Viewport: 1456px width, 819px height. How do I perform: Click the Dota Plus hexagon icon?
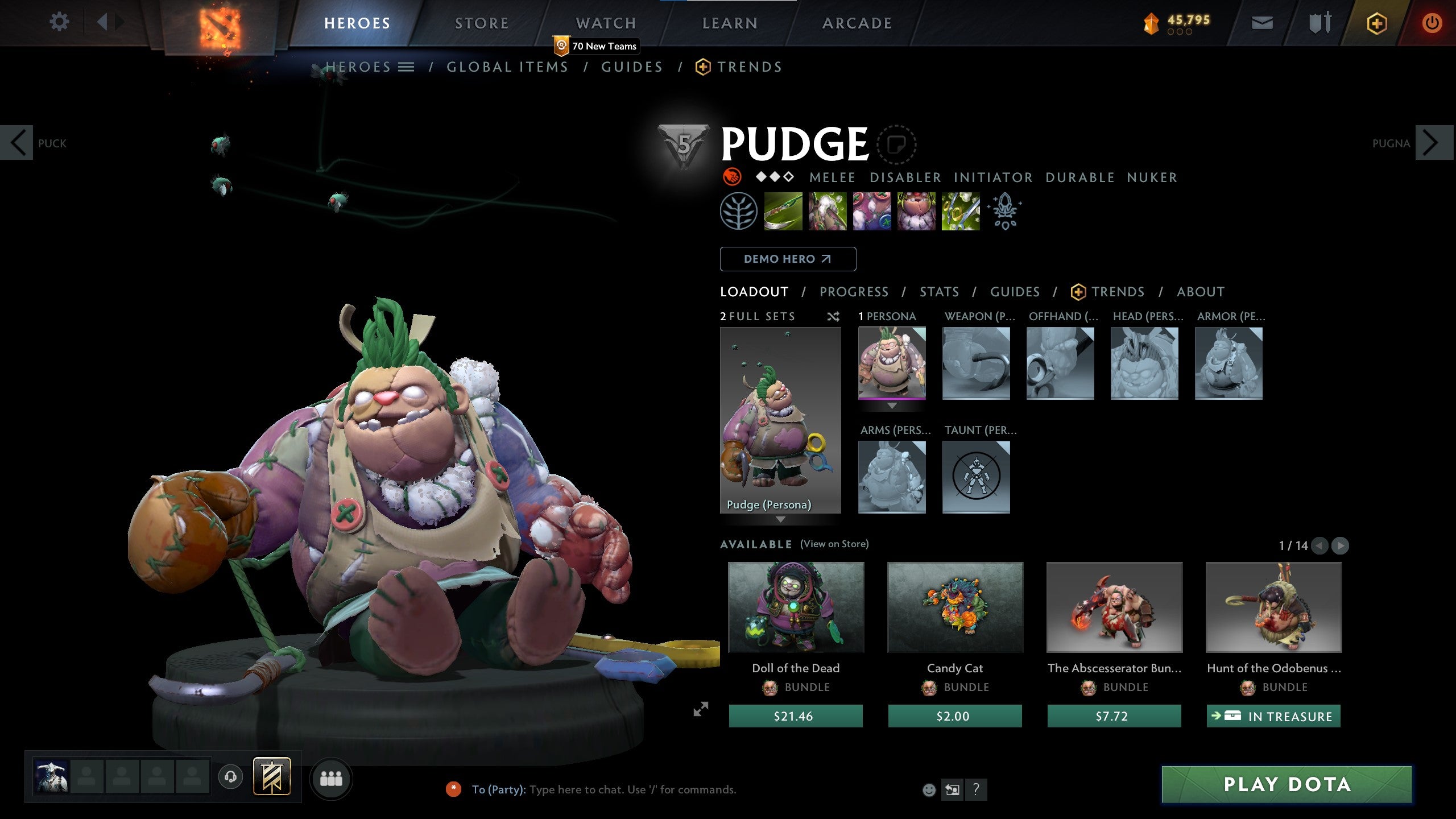coord(1376,24)
